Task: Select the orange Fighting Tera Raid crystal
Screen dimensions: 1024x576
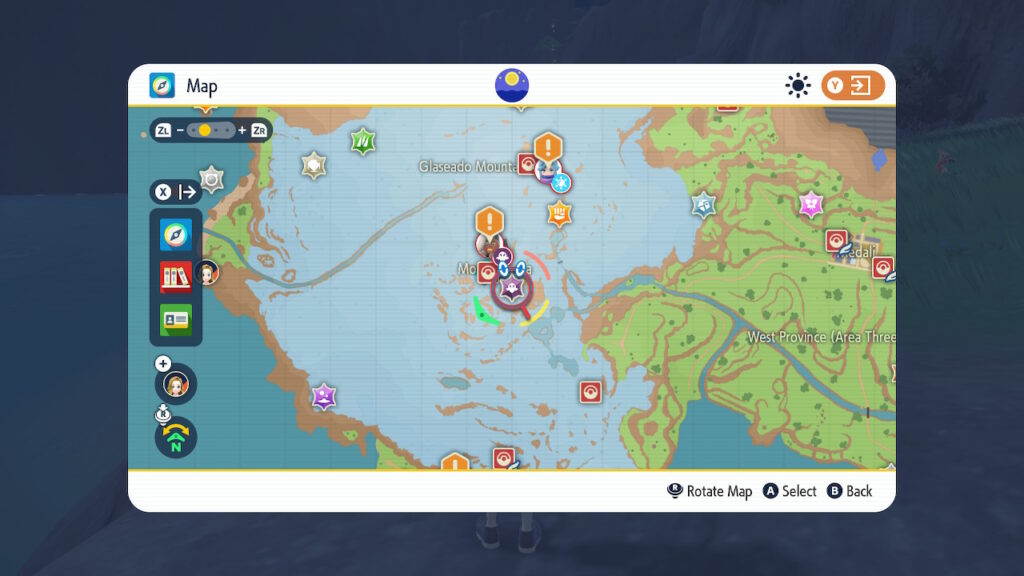Action: (559, 212)
